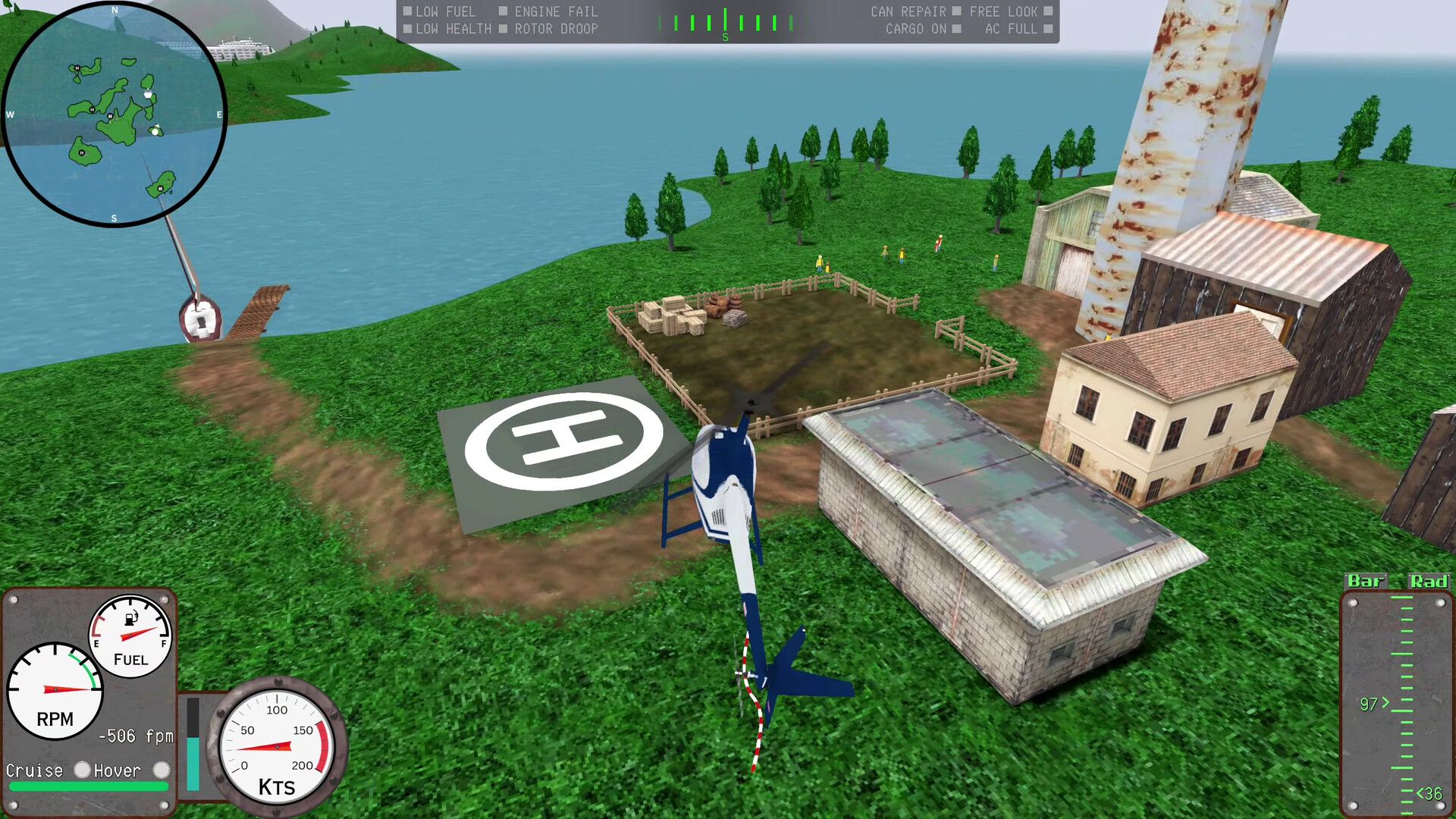
Task: Switch to the Bar altimeter tab
Action: point(1365,582)
